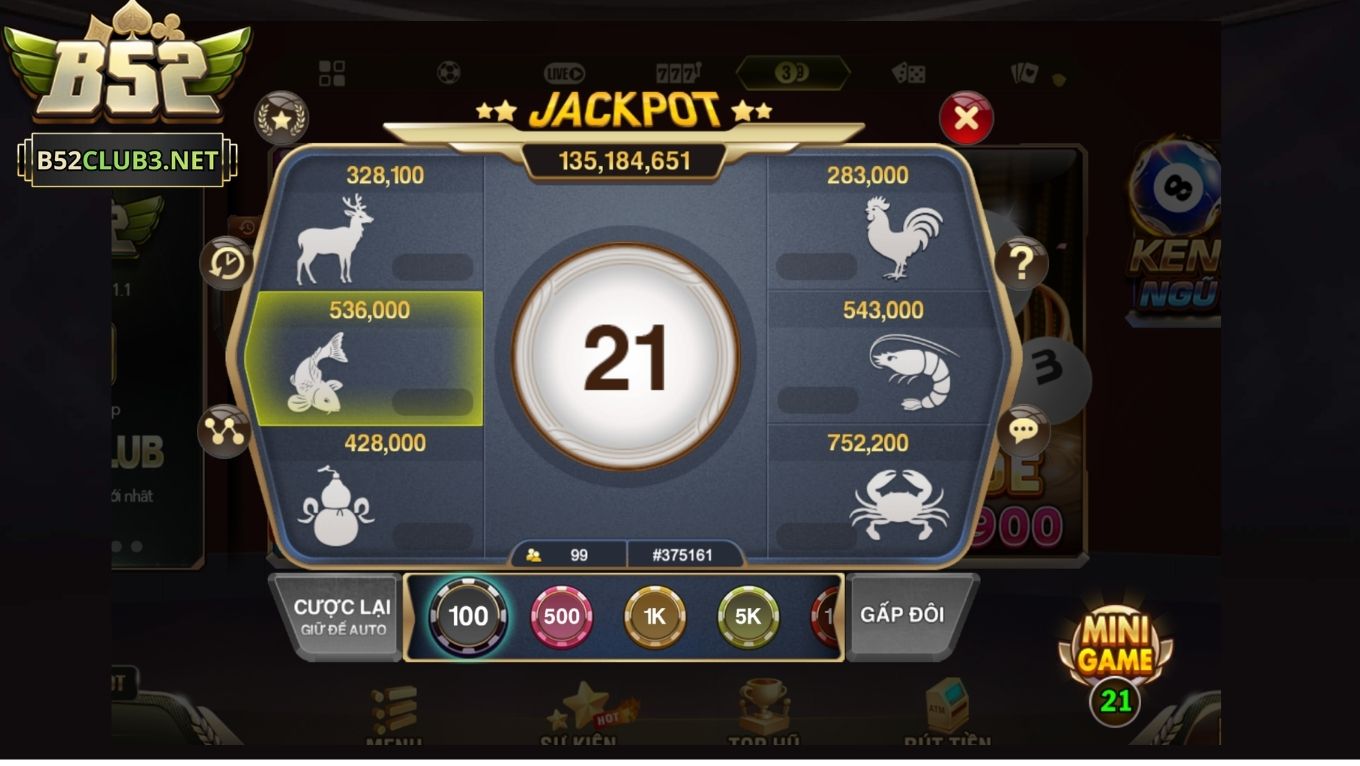Open game history with the clock icon

pos(227,265)
